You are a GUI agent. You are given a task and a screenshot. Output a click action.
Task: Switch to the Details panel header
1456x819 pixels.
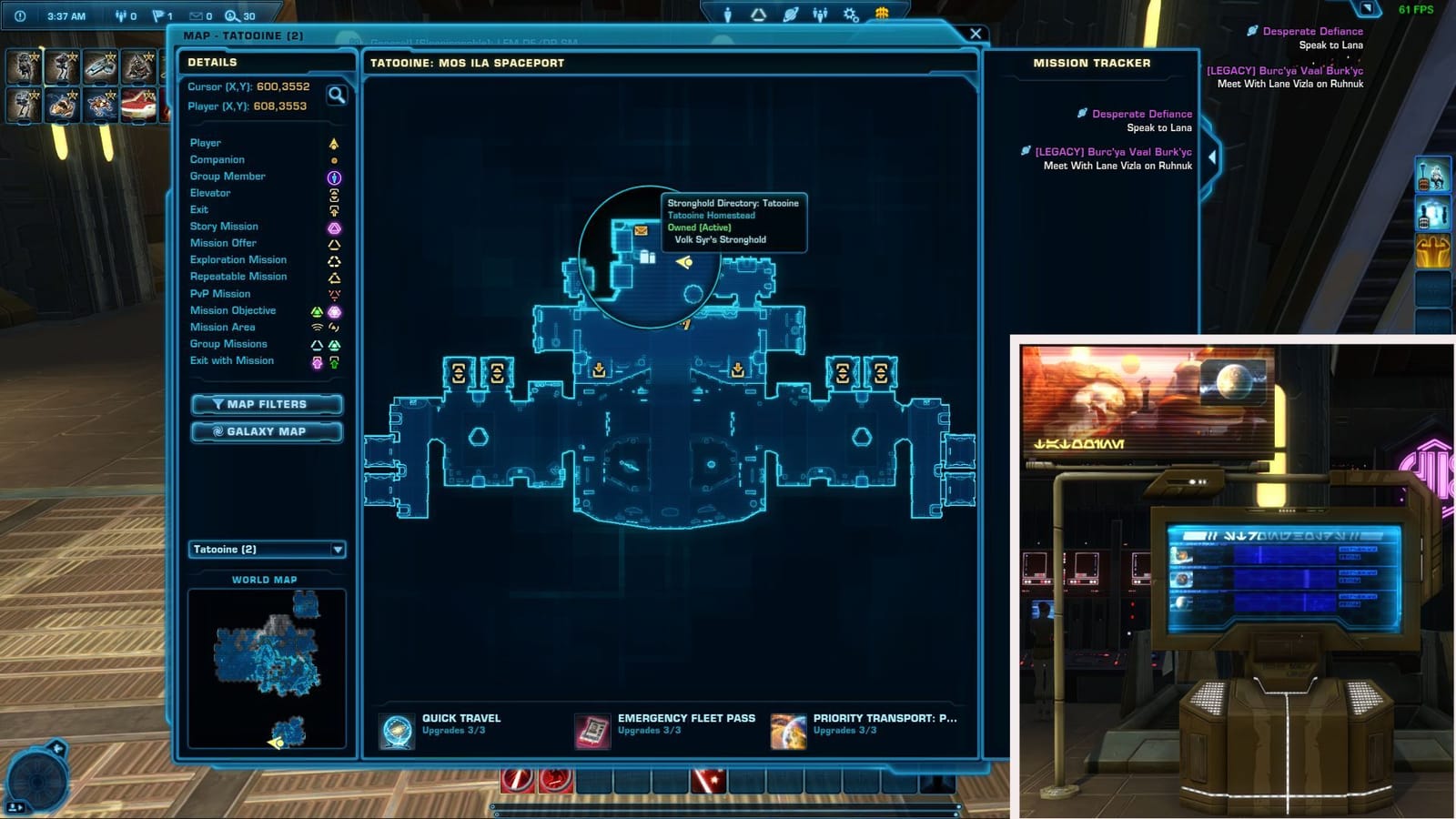215,62
